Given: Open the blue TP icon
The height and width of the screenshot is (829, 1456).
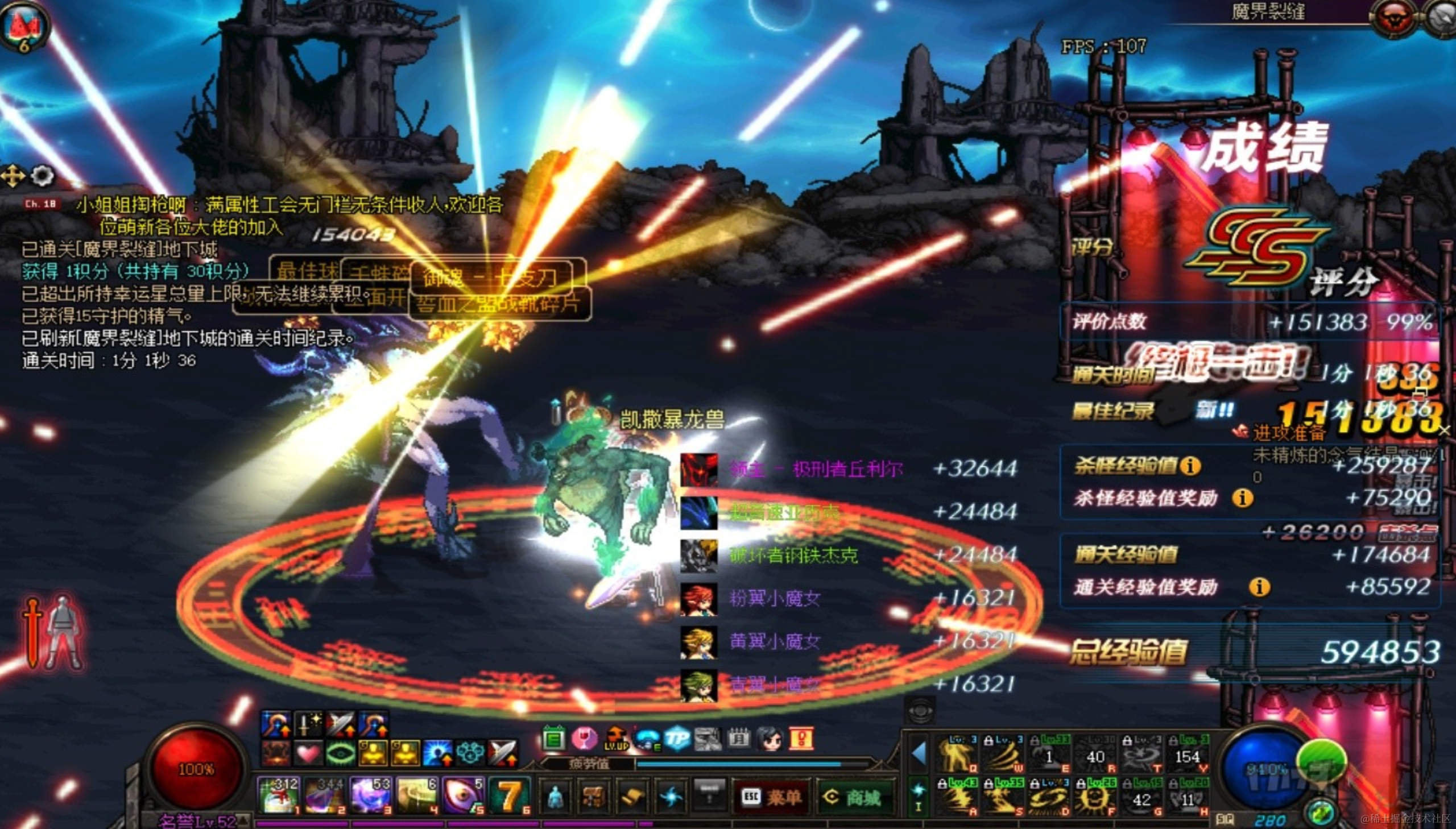Looking at the screenshot, I should pos(677,739).
